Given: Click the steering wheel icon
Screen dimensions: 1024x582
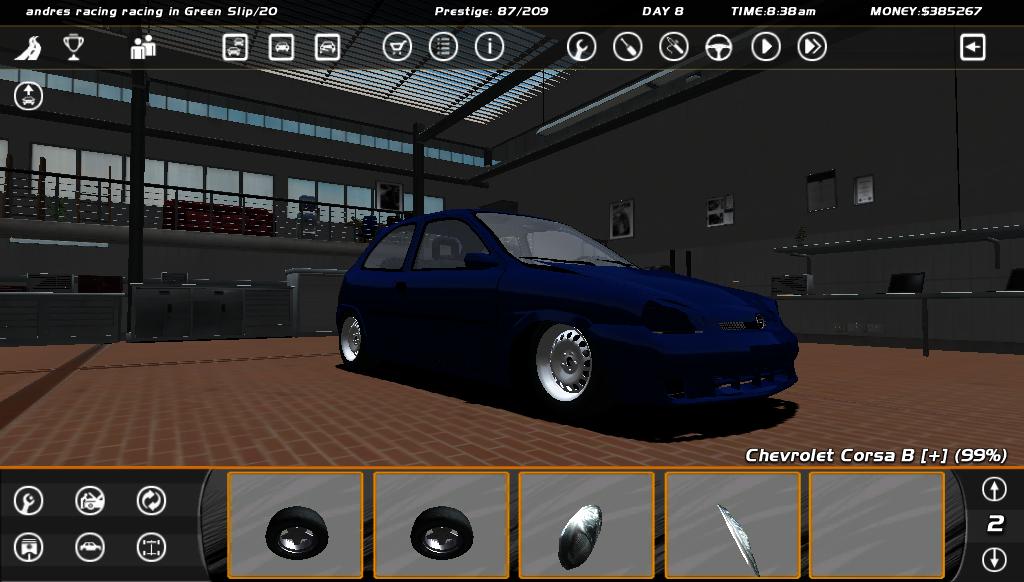Looking at the screenshot, I should [719, 47].
